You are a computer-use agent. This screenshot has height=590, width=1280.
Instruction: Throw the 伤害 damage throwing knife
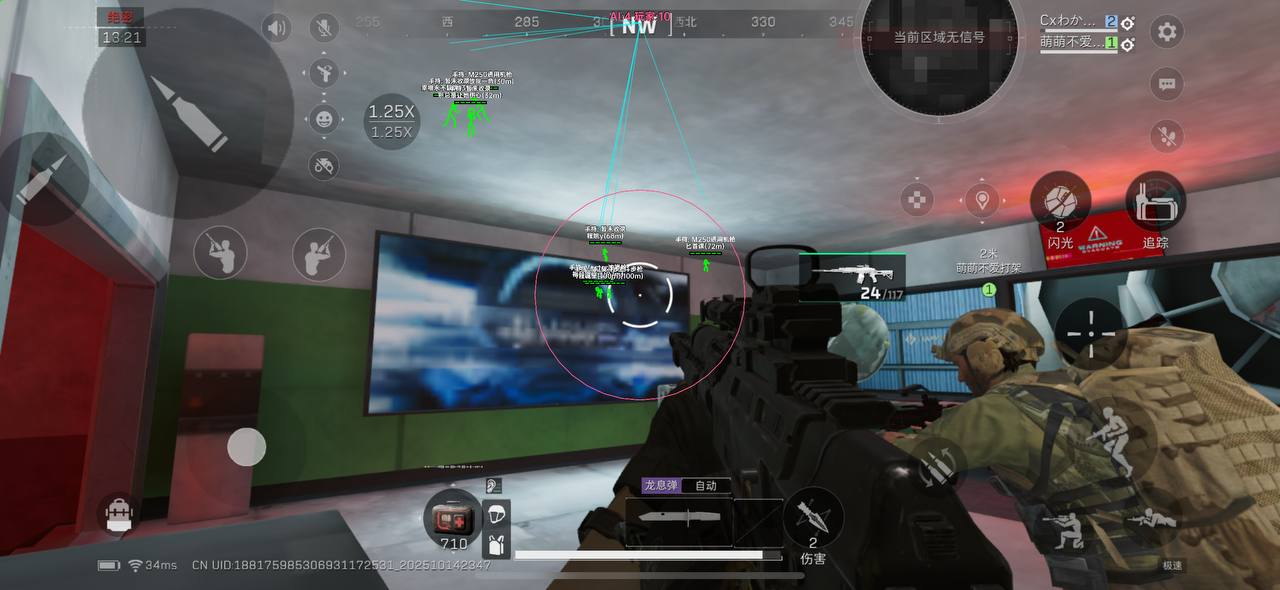tap(812, 517)
